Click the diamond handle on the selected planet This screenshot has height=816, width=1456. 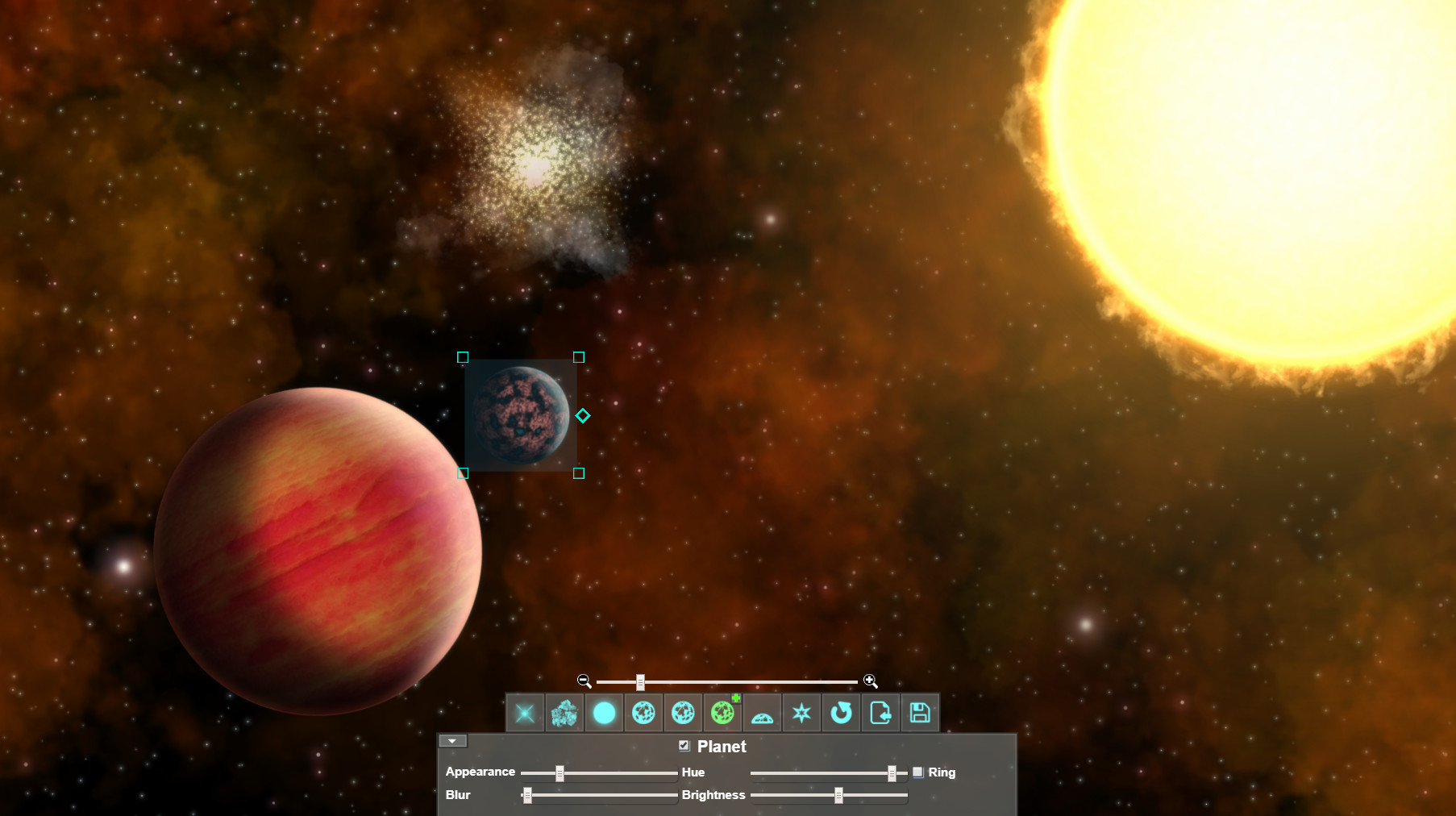(x=583, y=415)
